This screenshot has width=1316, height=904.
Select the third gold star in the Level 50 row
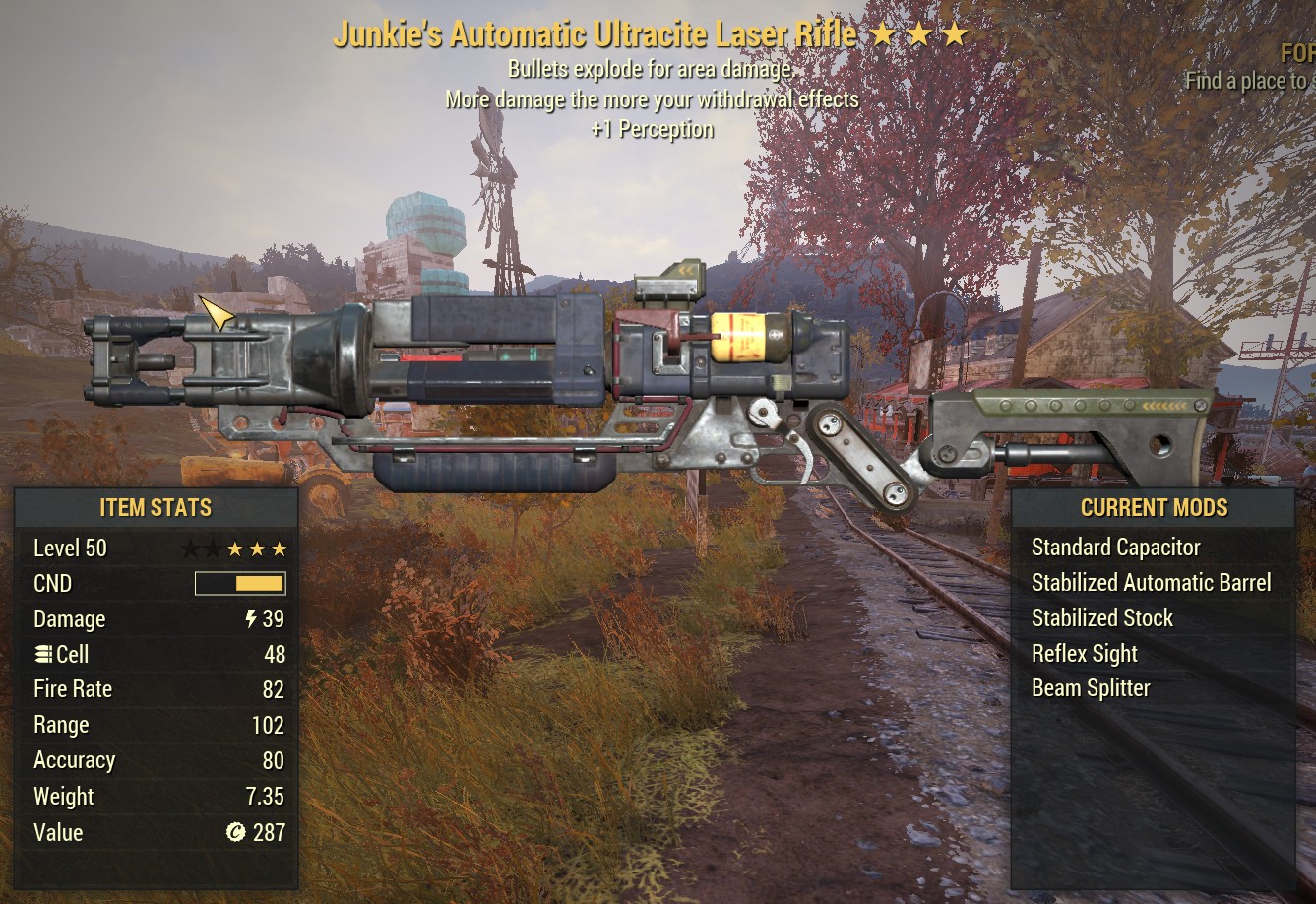(280, 549)
